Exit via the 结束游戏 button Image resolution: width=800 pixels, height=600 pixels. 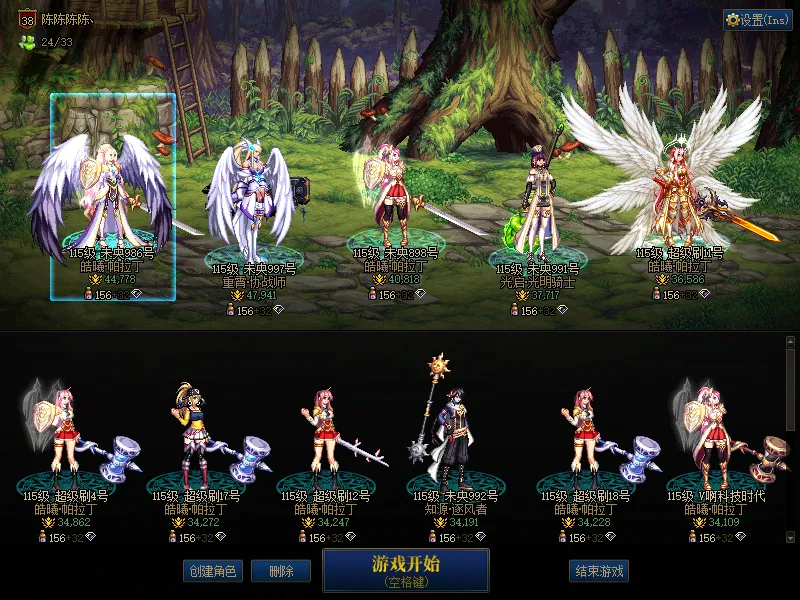(599, 571)
